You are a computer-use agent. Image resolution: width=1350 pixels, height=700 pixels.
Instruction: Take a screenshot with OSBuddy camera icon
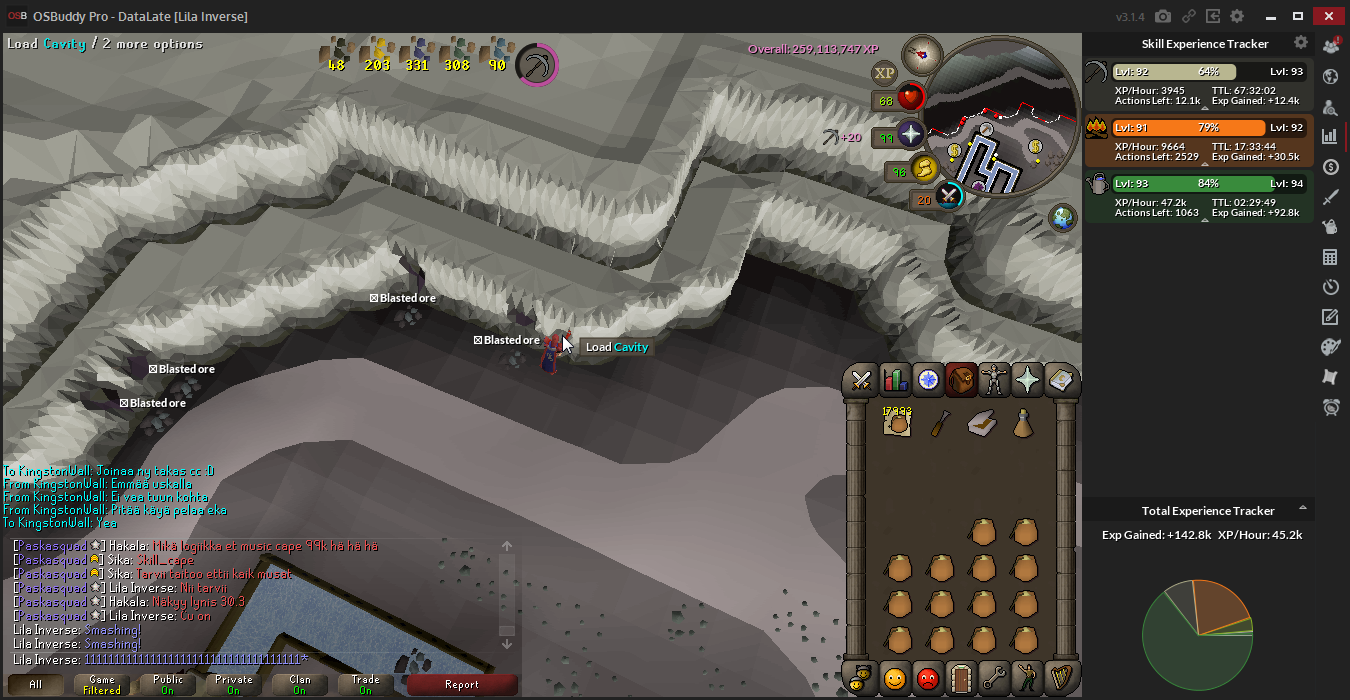pos(1163,16)
